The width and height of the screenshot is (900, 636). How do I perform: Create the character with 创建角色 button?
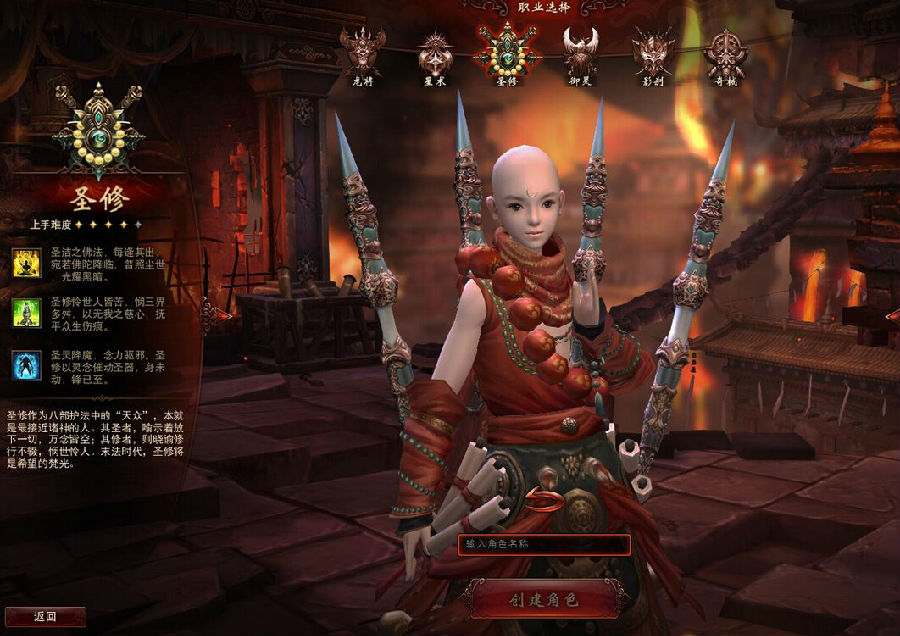pyautogui.click(x=545, y=599)
